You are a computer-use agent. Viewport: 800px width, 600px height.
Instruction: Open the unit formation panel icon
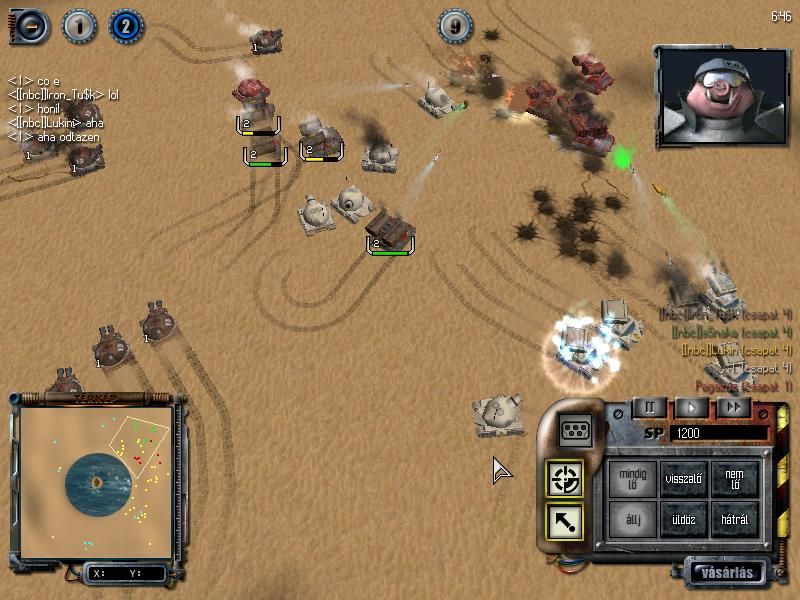tap(574, 429)
